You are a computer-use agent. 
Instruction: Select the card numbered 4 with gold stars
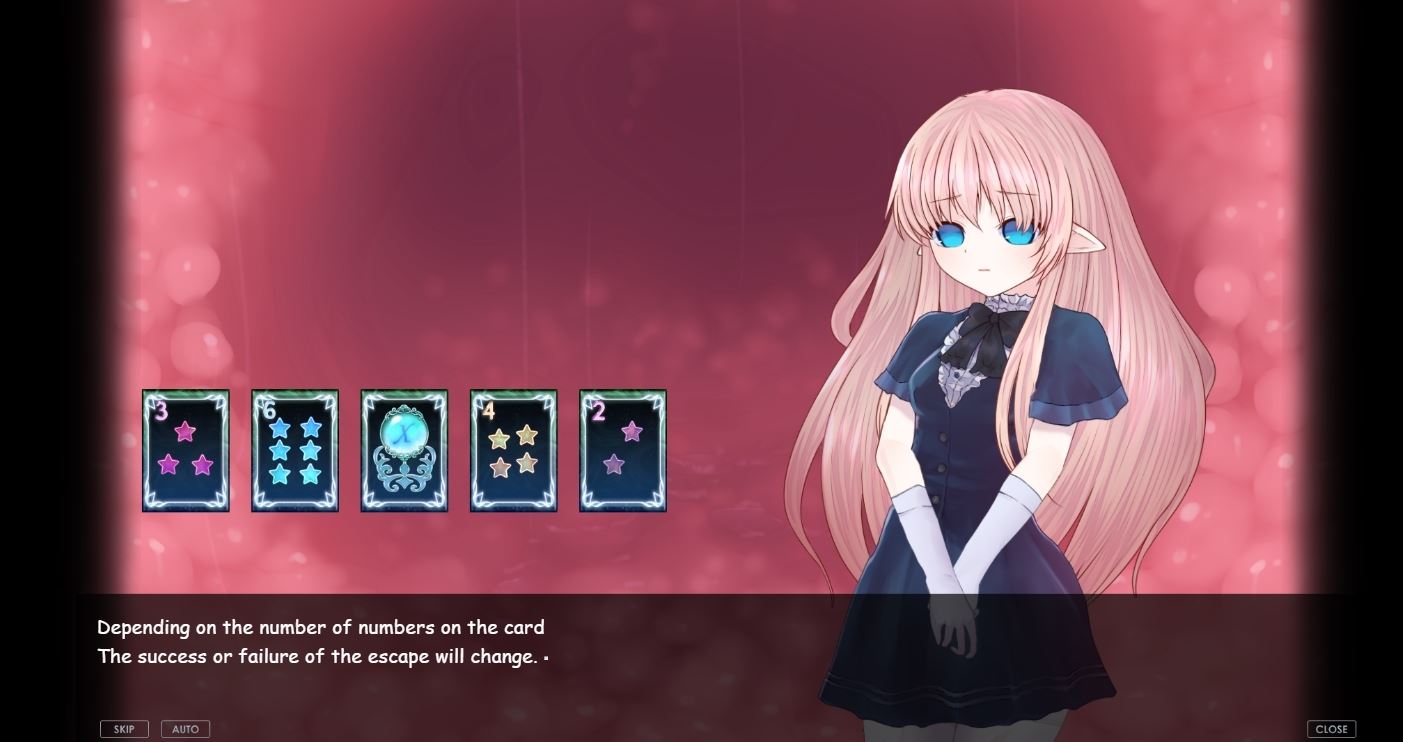[x=514, y=450]
